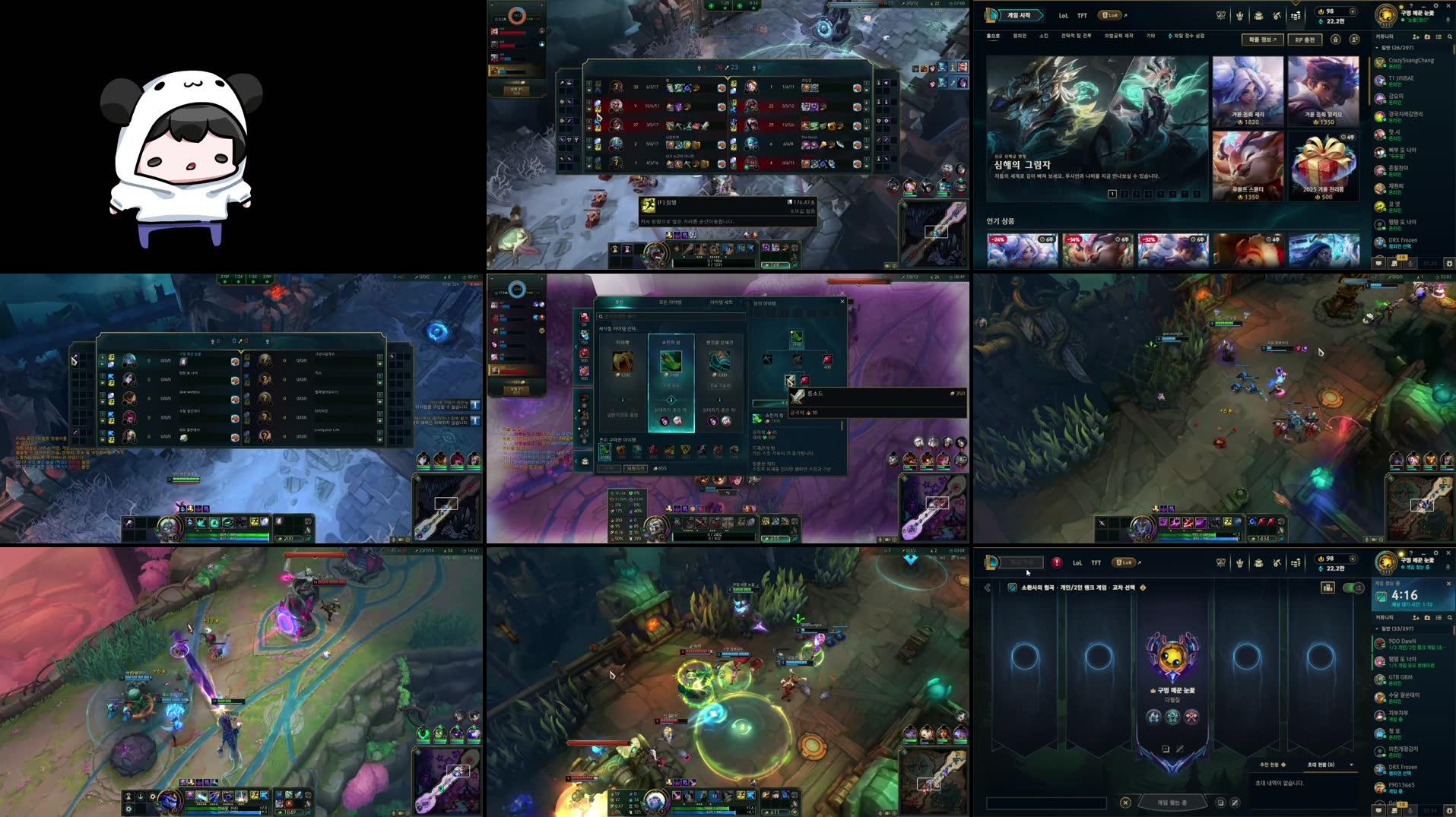
Task: Open the Clash trophy icon
Action: (1240, 17)
